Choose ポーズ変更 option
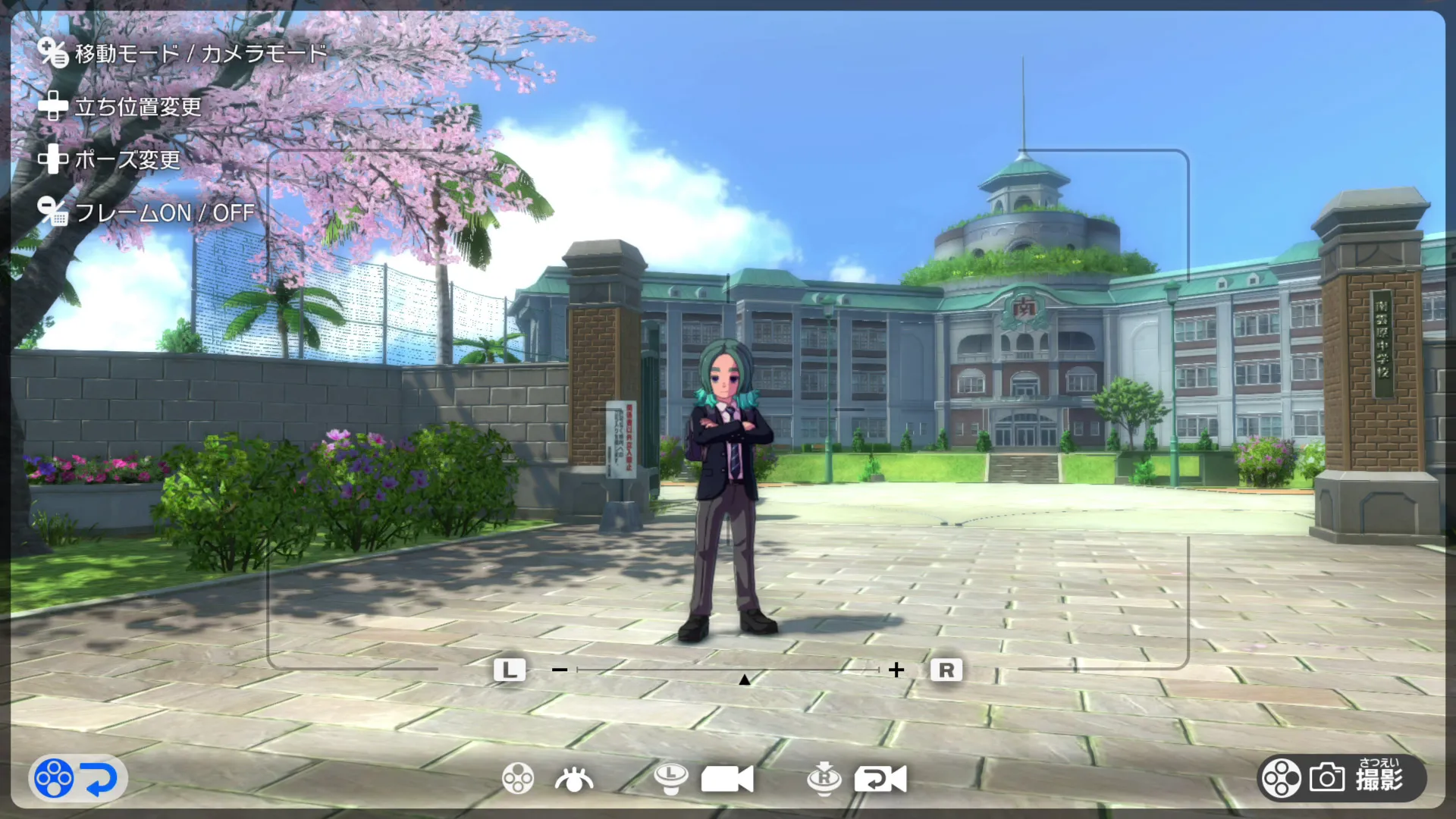Viewport: 1456px width, 819px height. click(x=127, y=160)
